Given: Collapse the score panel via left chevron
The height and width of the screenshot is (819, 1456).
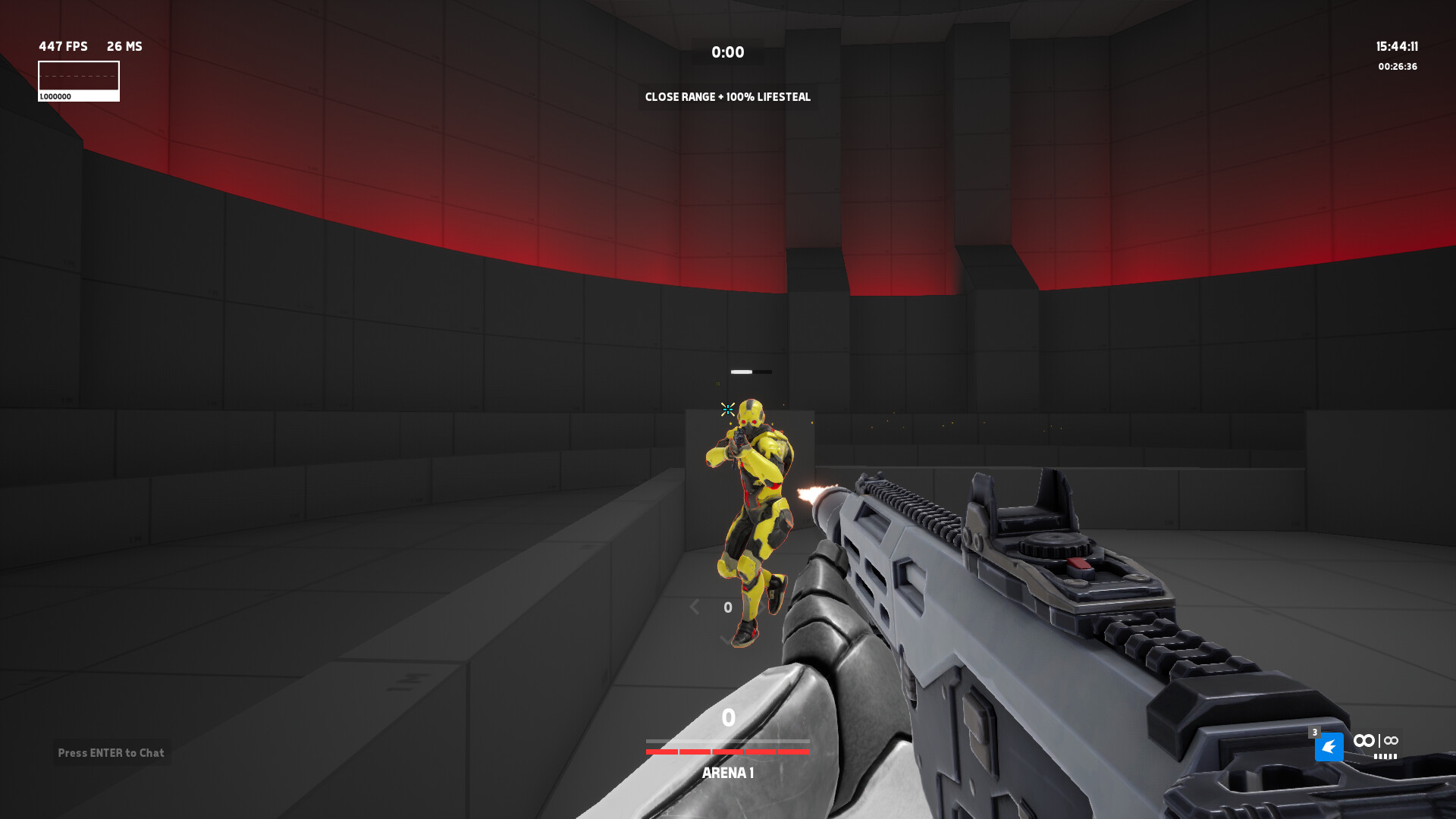Looking at the screenshot, I should (694, 607).
